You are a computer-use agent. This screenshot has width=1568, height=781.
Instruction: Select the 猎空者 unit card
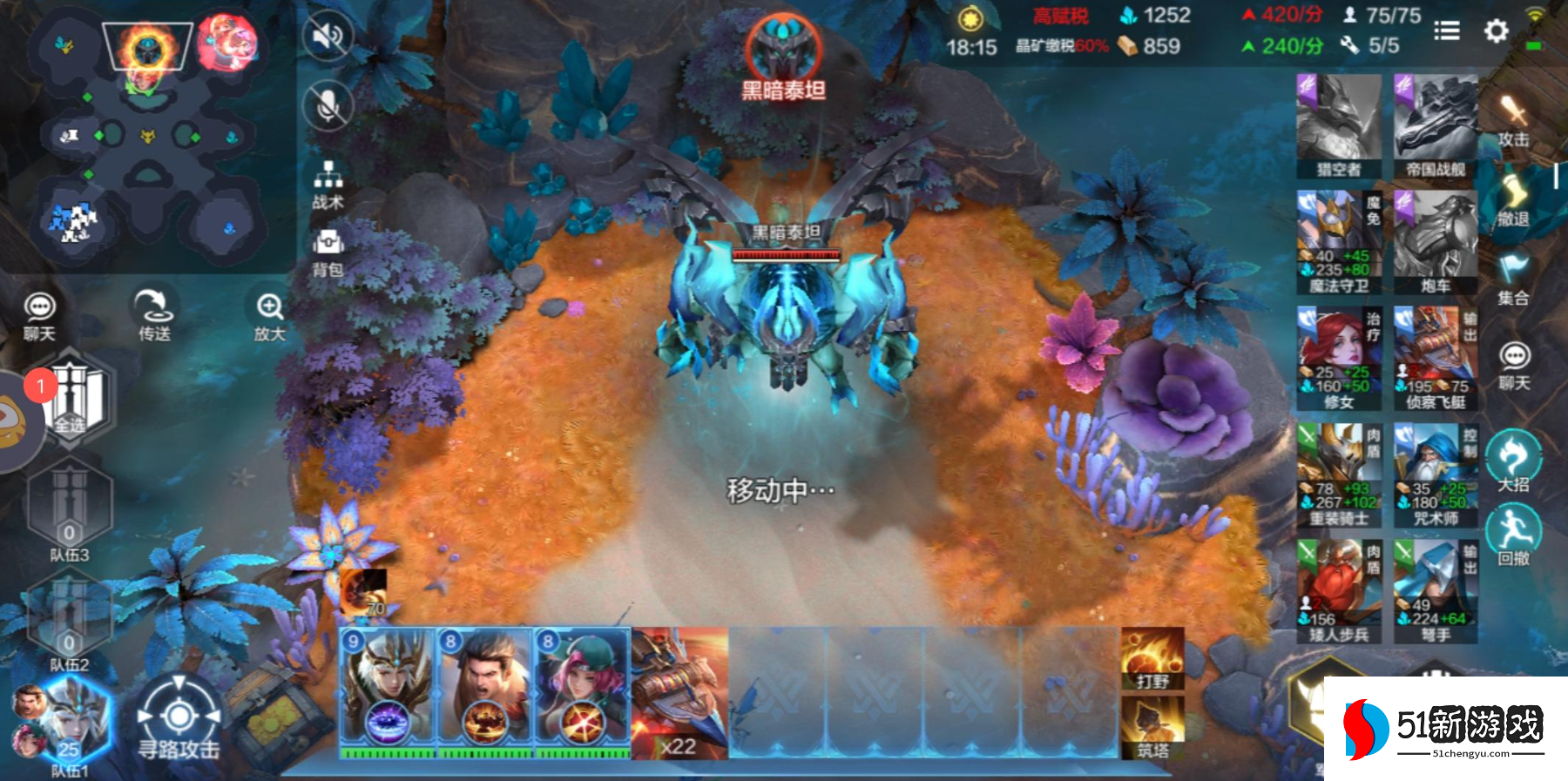pyautogui.click(x=1338, y=126)
